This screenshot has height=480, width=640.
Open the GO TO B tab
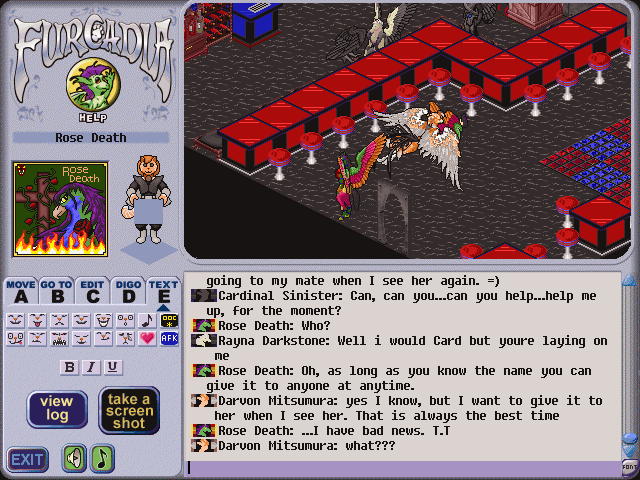pos(56,291)
